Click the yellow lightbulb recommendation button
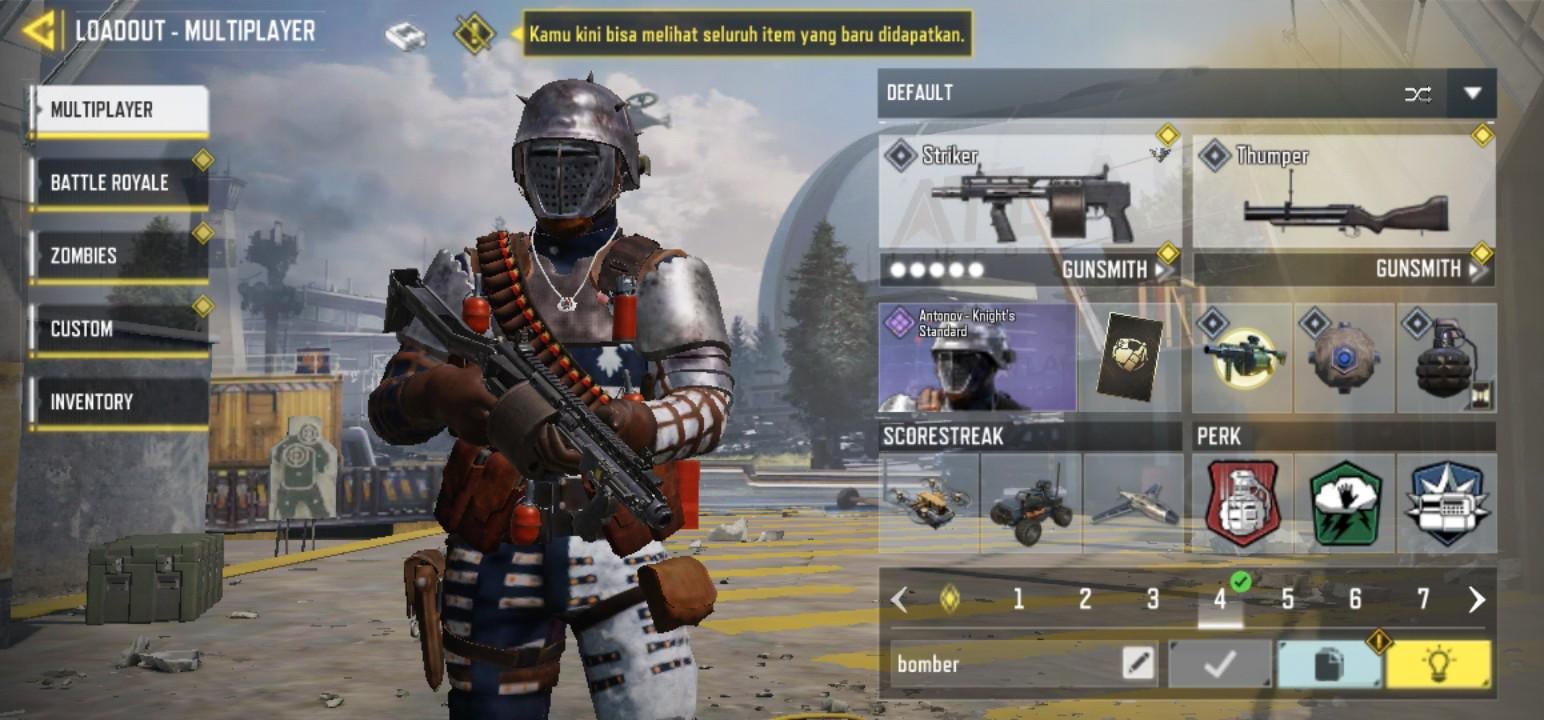Image resolution: width=1544 pixels, height=720 pixels. (1438, 664)
